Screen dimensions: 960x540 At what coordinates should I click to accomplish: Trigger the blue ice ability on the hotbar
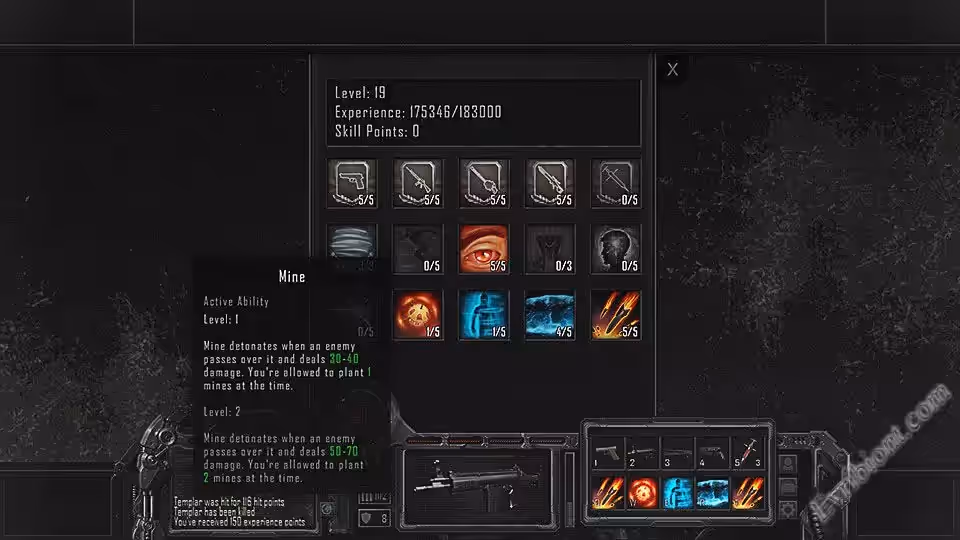coord(712,494)
